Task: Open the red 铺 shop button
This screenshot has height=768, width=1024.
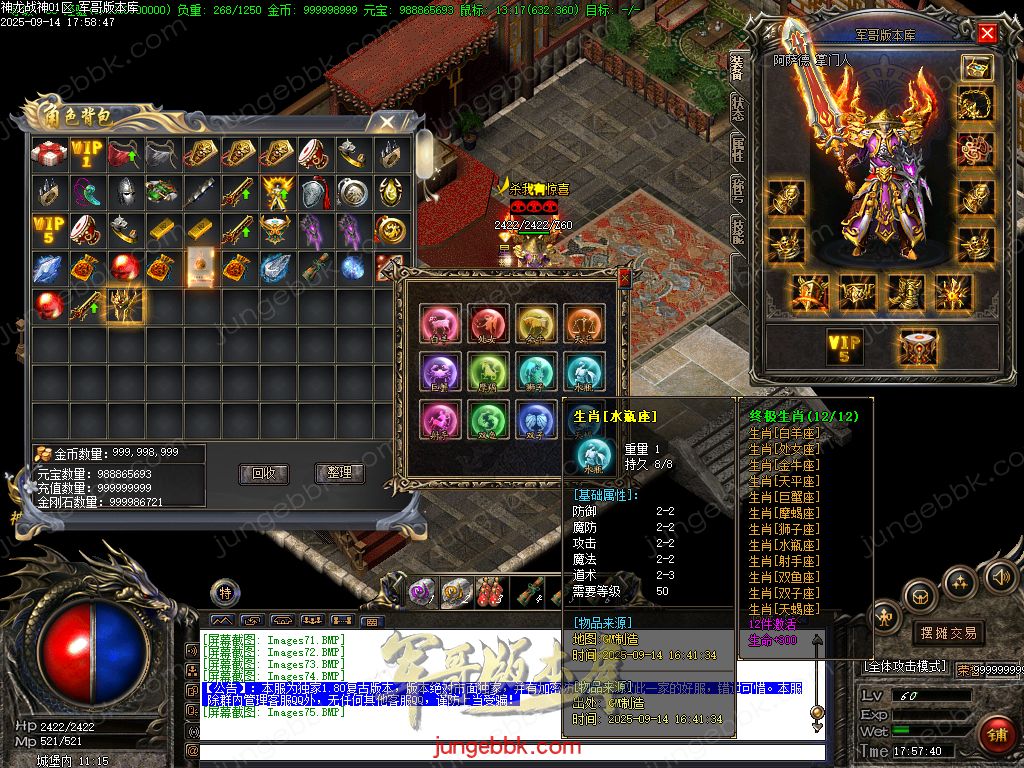Action: click(996, 735)
